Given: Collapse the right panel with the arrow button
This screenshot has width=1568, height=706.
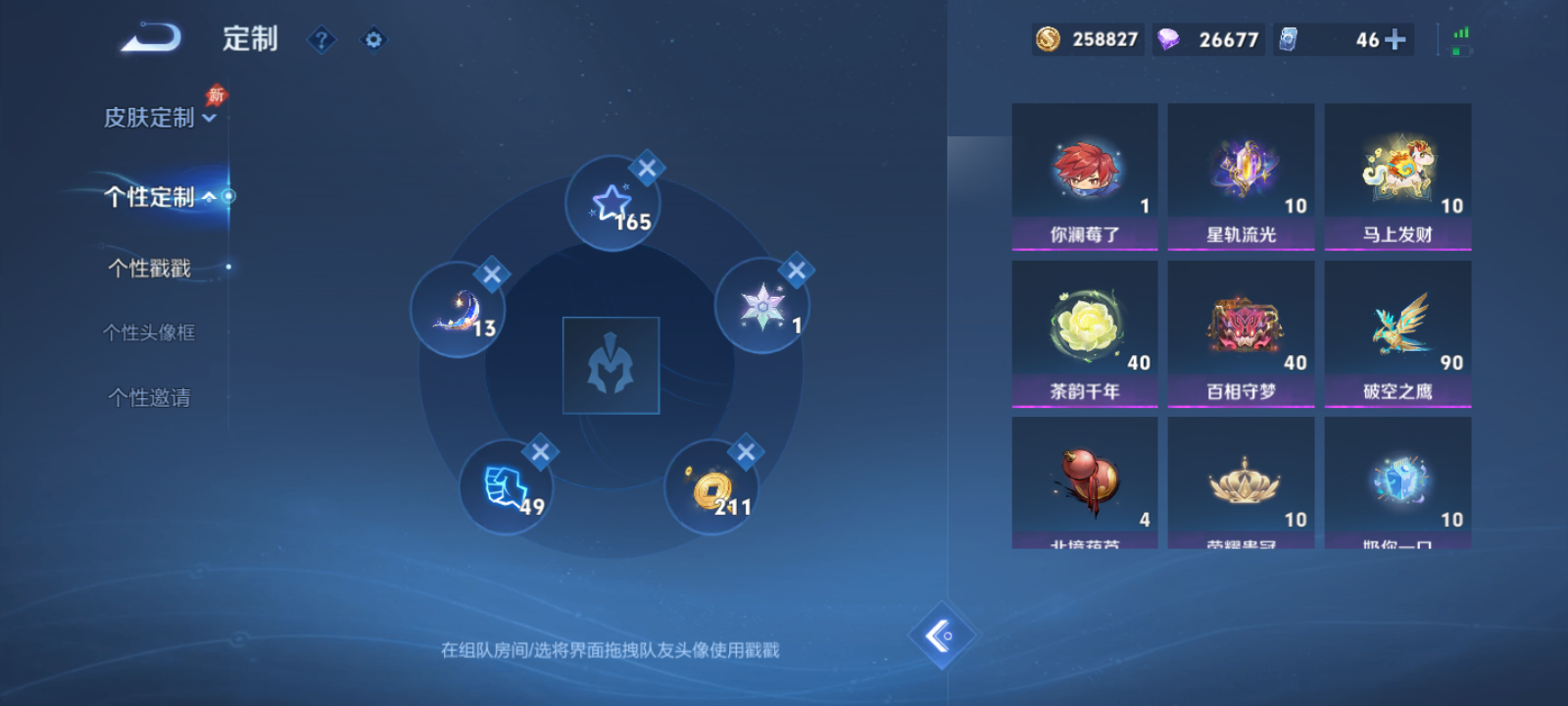Looking at the screenshot, I should pos(944,634).
